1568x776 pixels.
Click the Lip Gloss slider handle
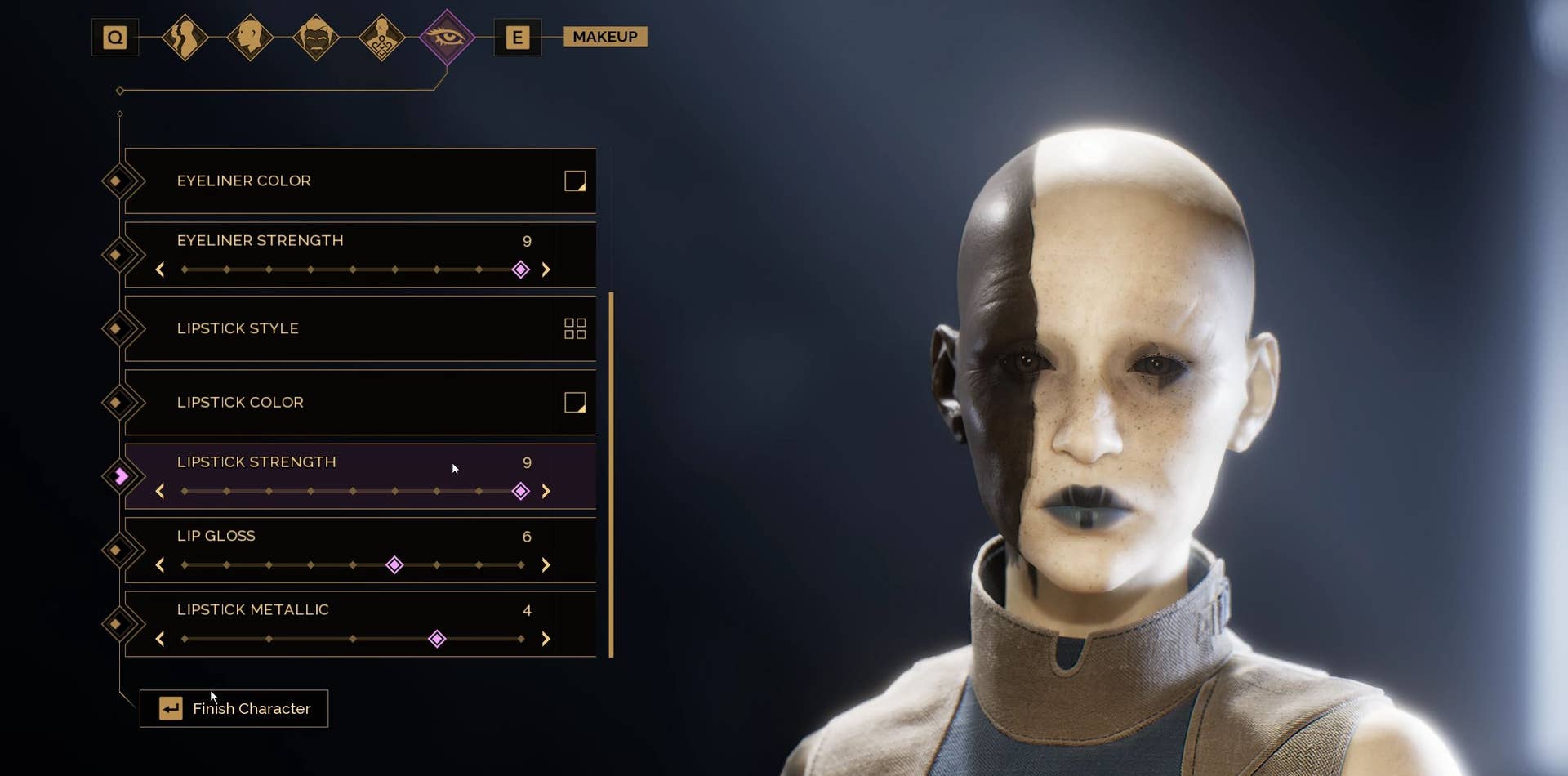[394, 565]
